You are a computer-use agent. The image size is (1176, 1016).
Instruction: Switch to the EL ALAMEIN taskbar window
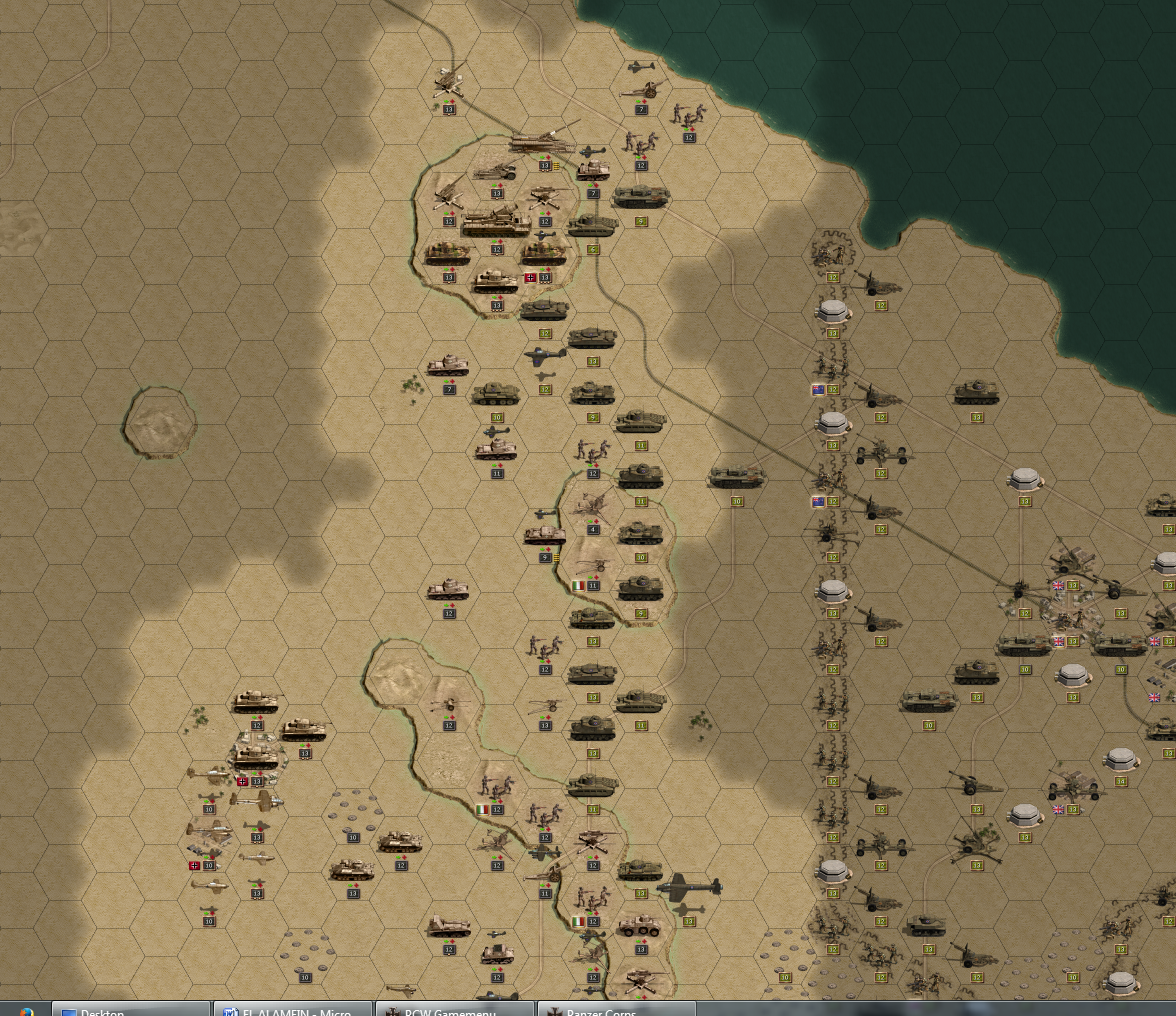(x=292, y=1009)
